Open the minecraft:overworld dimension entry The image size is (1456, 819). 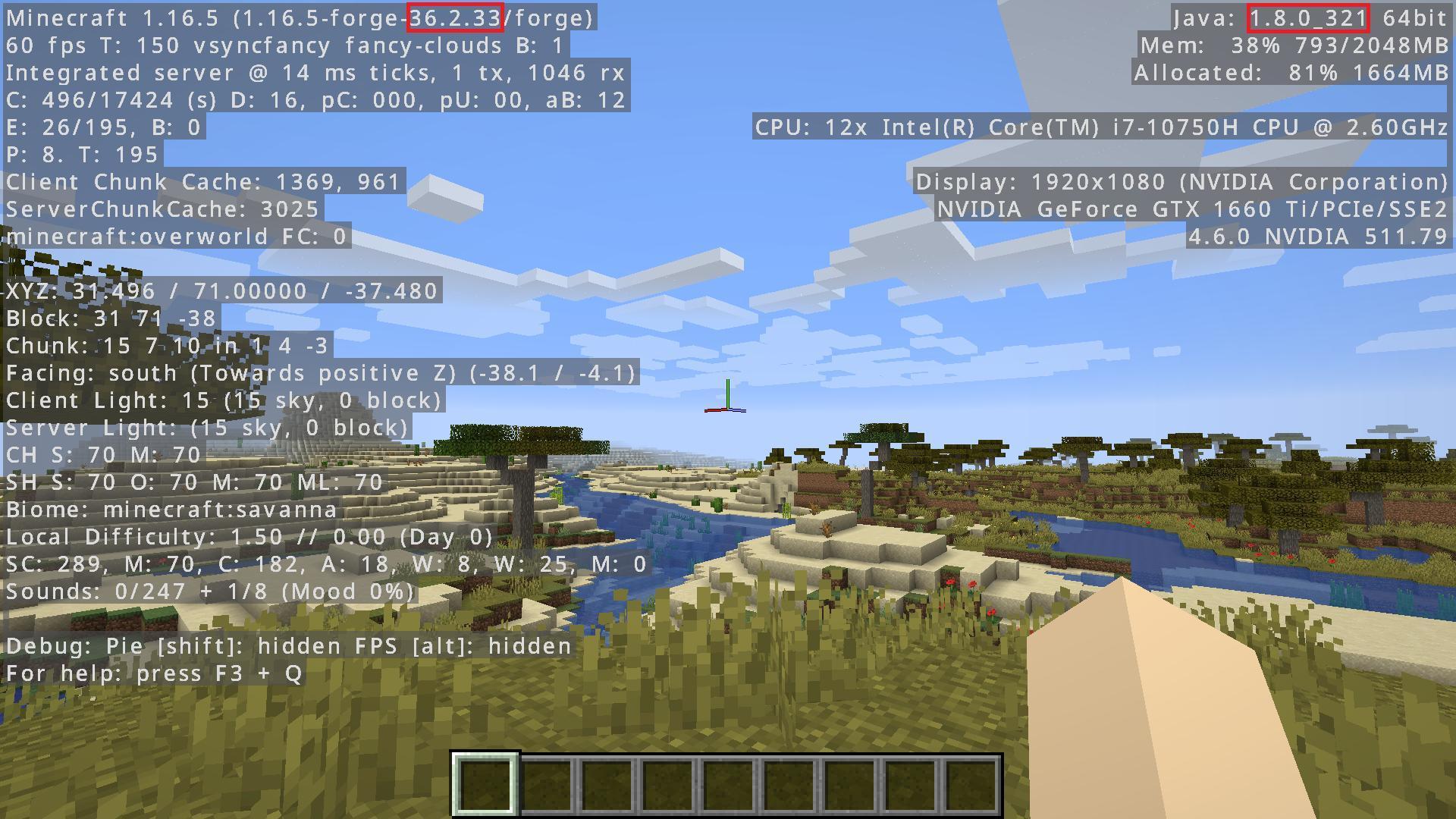(176, 237)
